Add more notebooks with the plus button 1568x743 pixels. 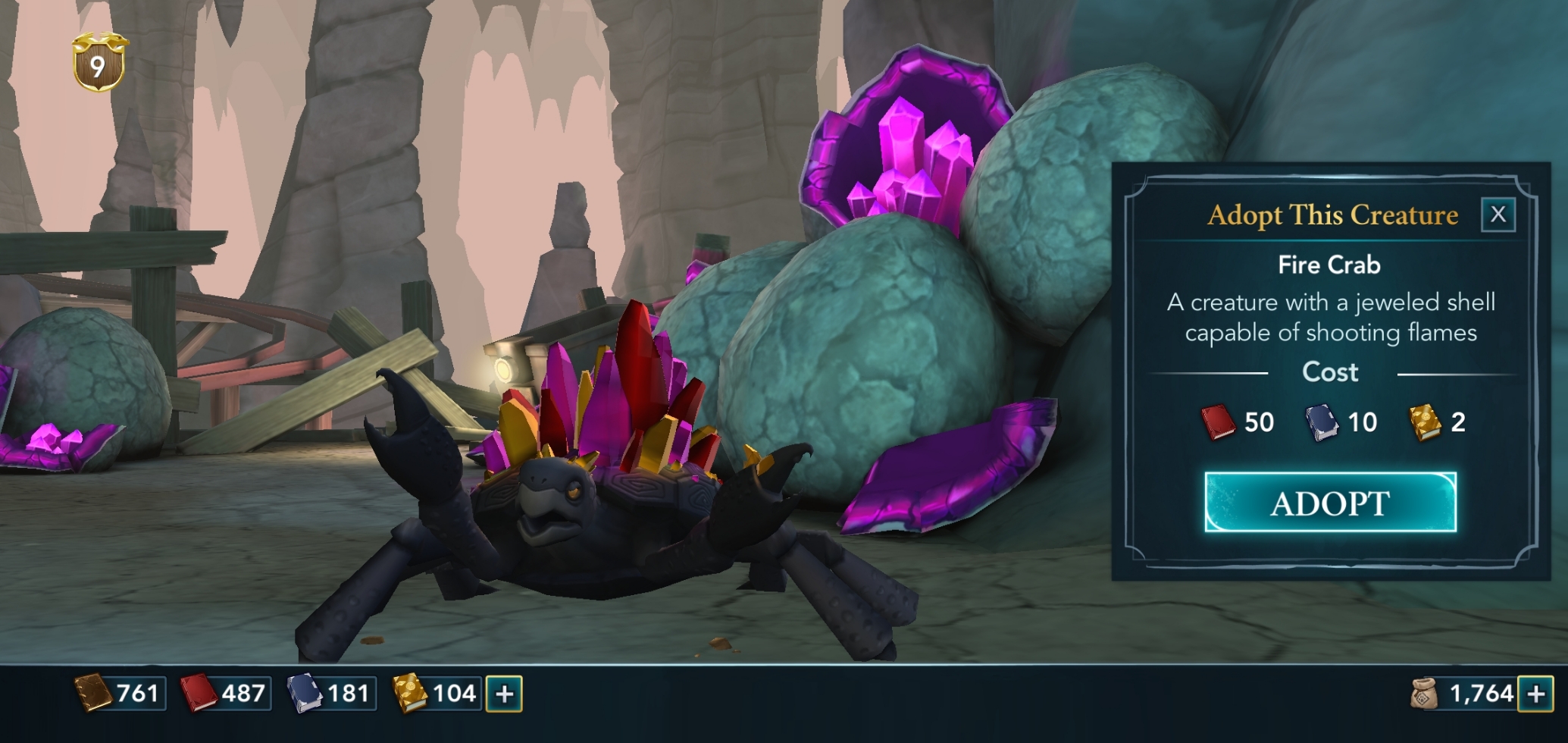coord(504,694)
